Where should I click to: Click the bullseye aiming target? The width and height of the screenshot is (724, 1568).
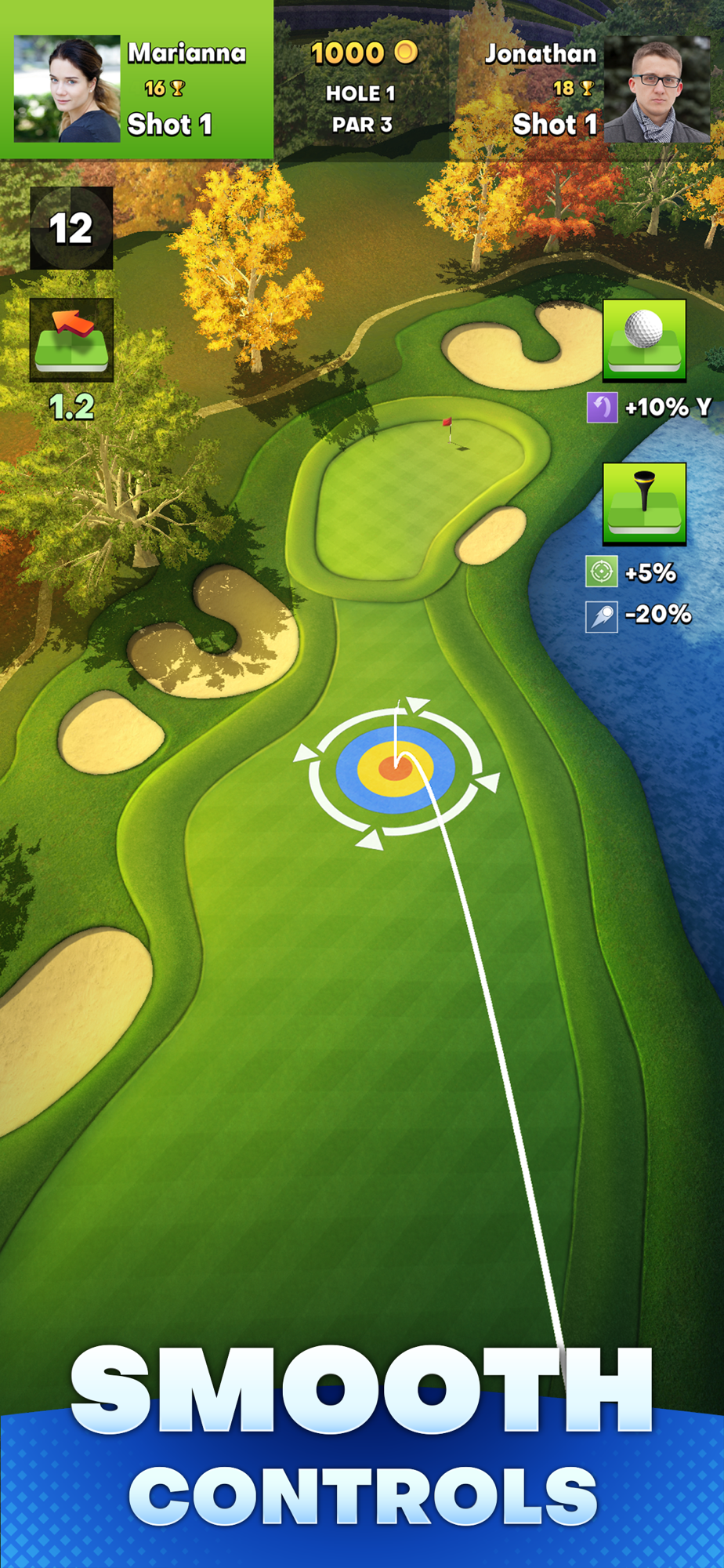pyautogui.click(x=395, y=769)
